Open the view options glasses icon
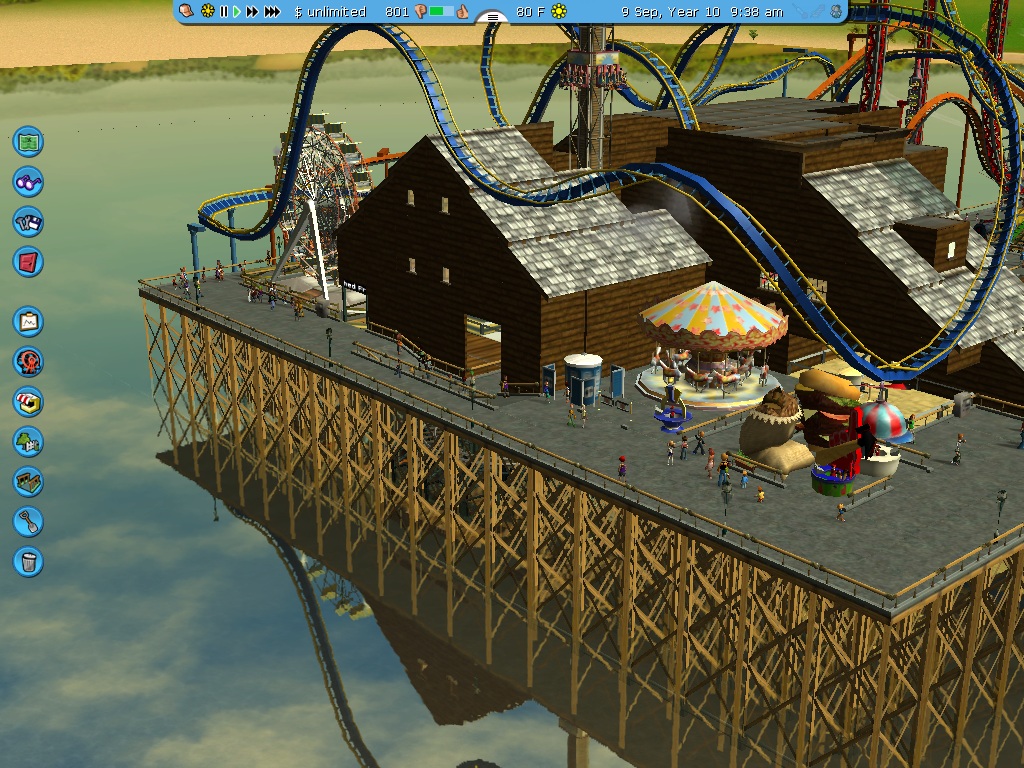 coord(29,182)
